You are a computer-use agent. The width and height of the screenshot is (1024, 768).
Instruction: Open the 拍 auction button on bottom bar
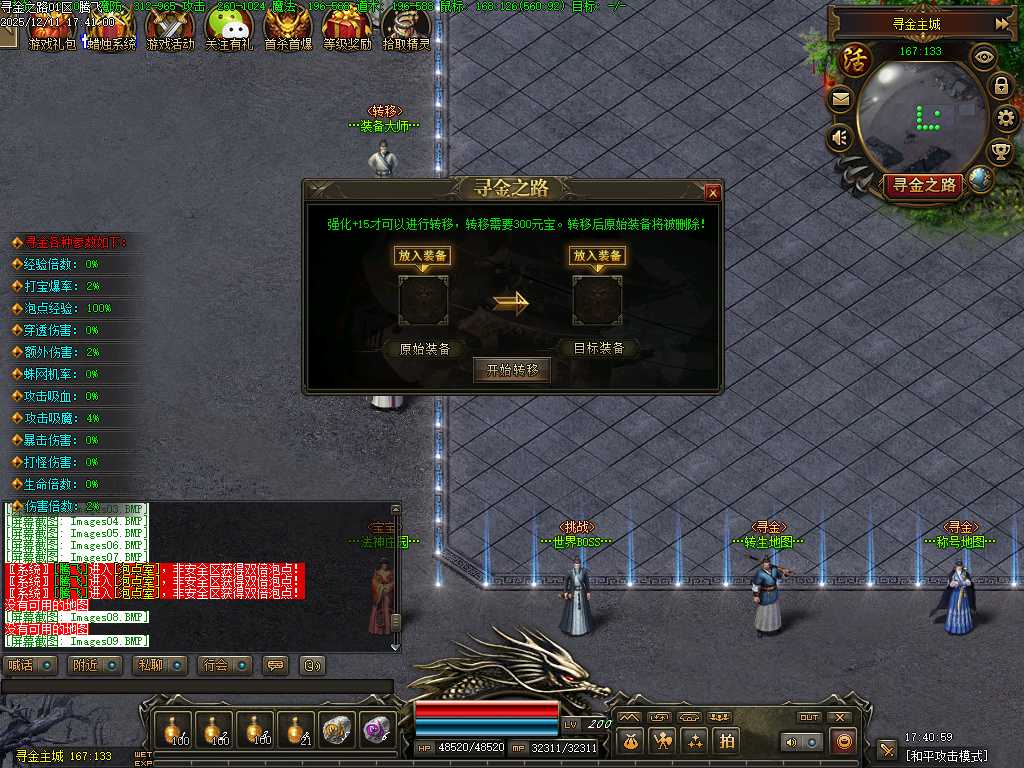pos(727,741)
